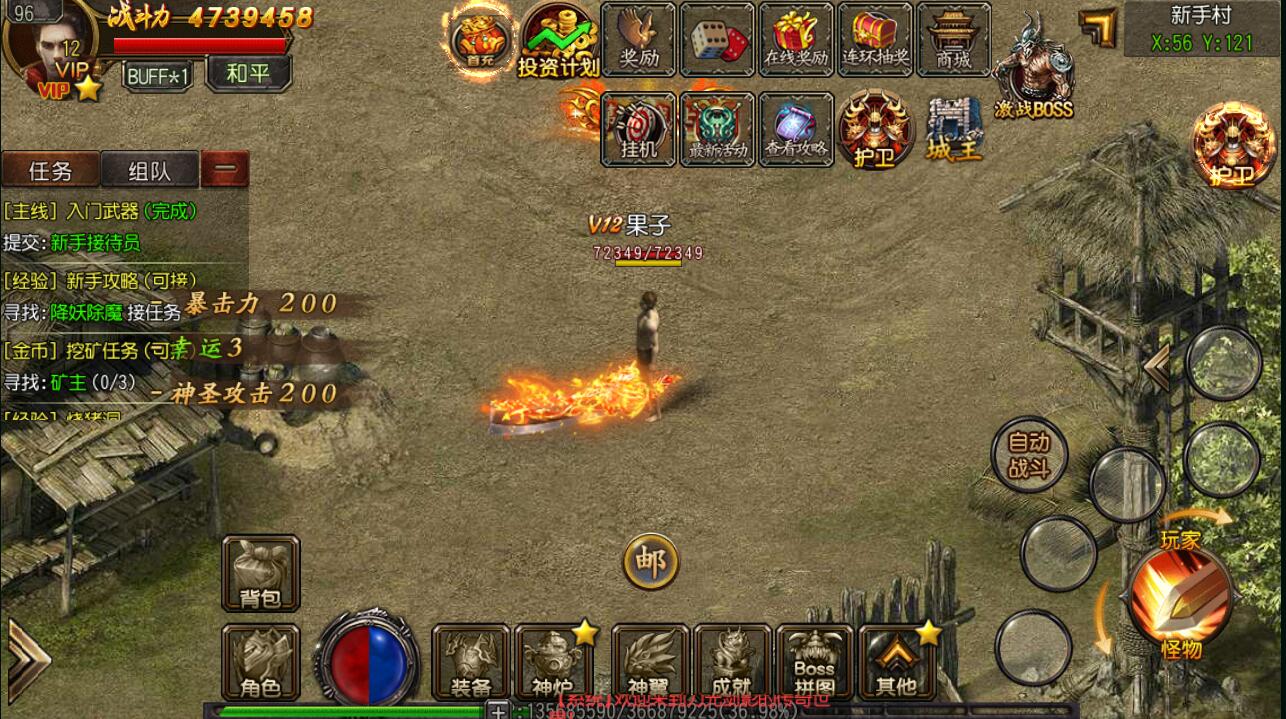Open the 连环抽奖 lottery chest

(x=875, y=40)
